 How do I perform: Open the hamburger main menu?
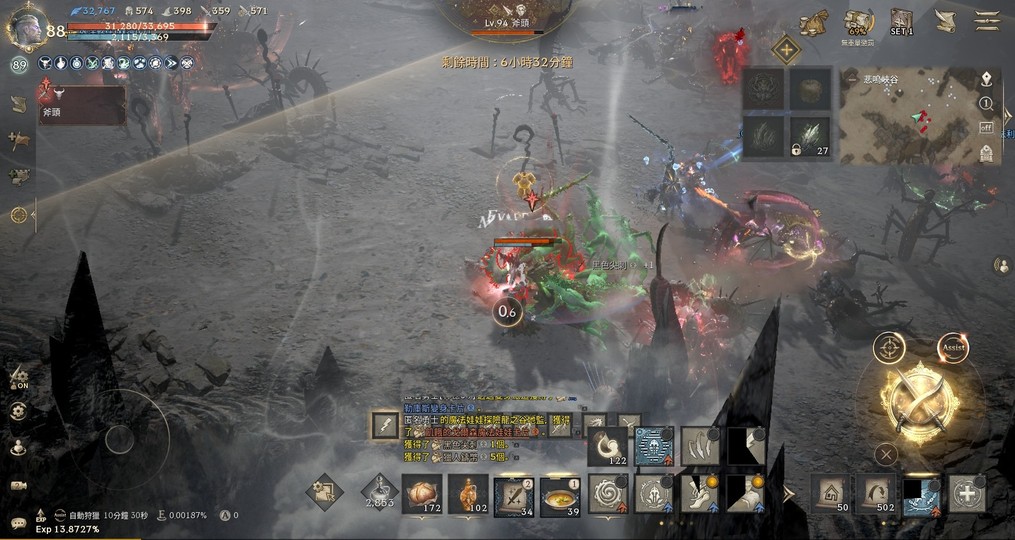(x=988, y=21)
